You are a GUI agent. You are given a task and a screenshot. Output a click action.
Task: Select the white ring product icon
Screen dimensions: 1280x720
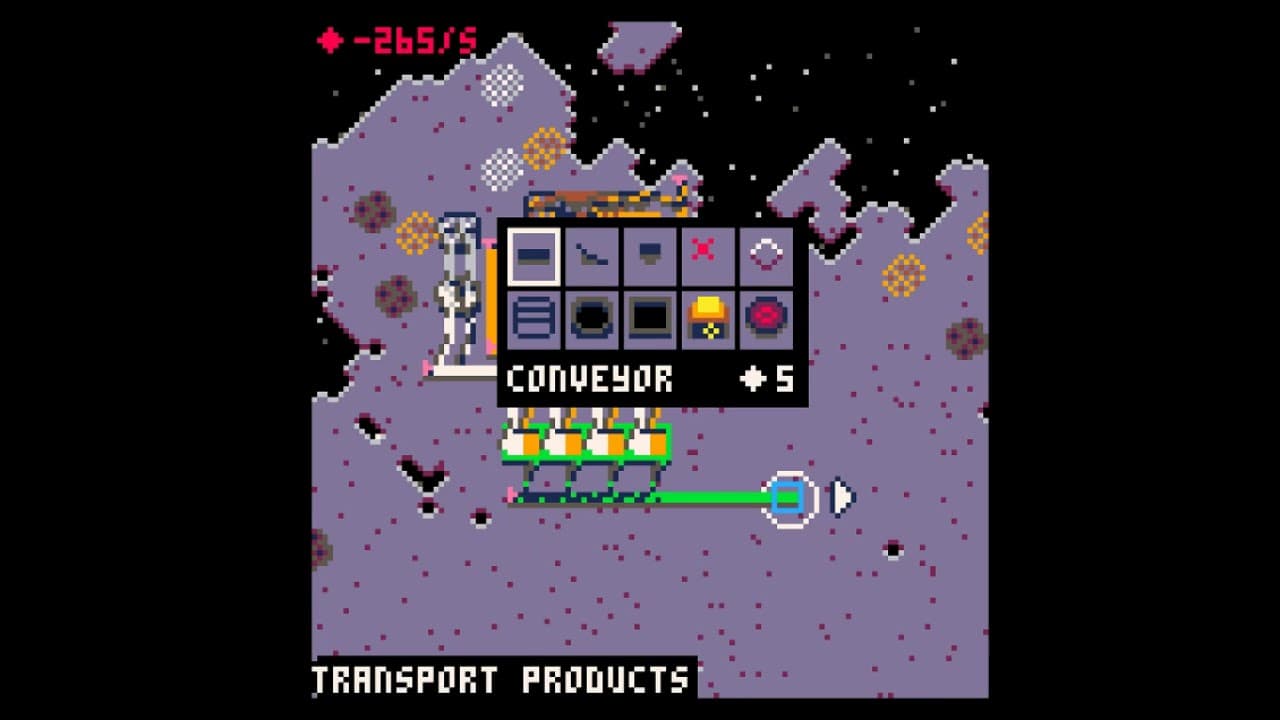768,256
